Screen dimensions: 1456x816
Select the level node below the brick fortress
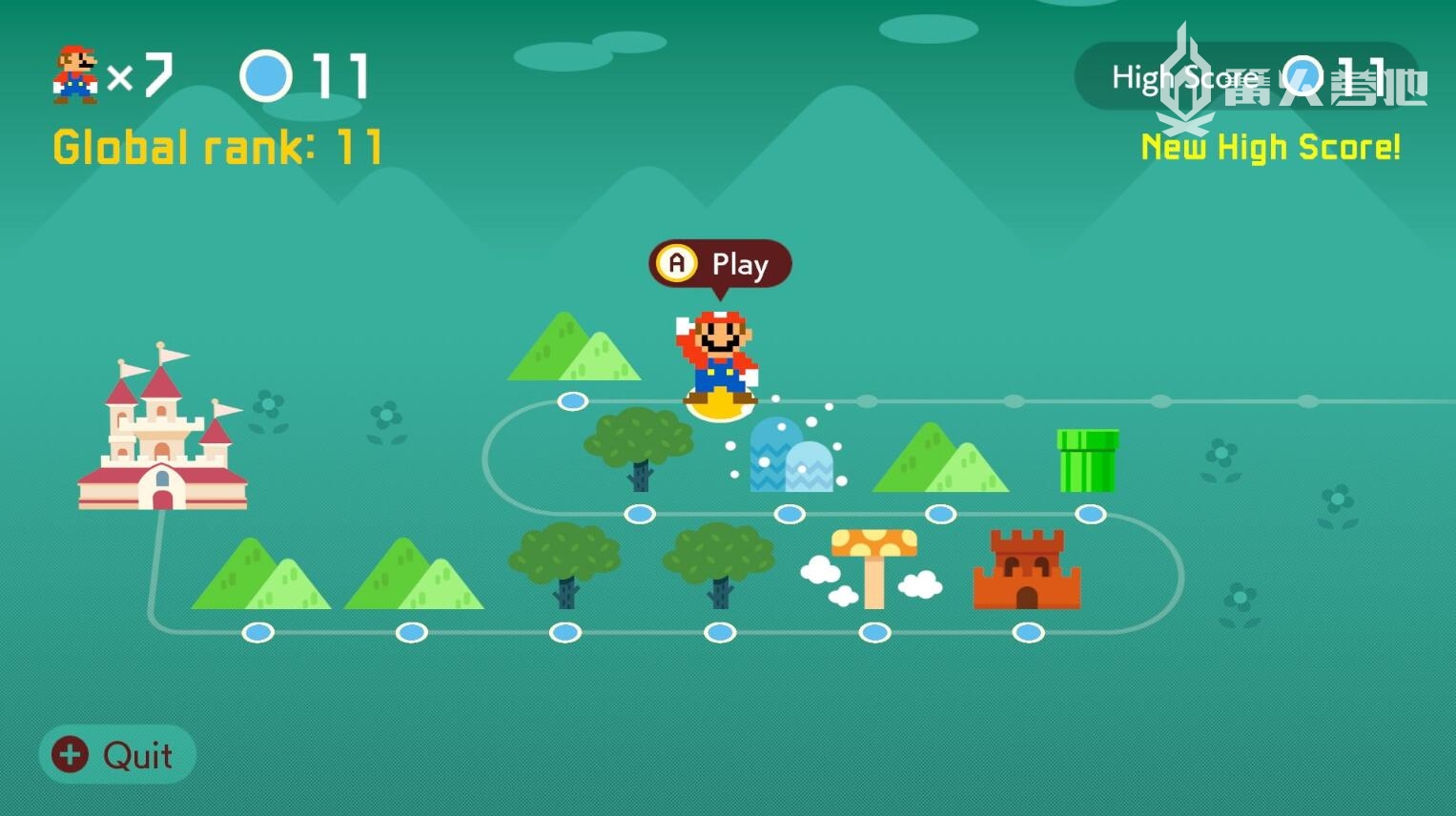pos(1028,632)
